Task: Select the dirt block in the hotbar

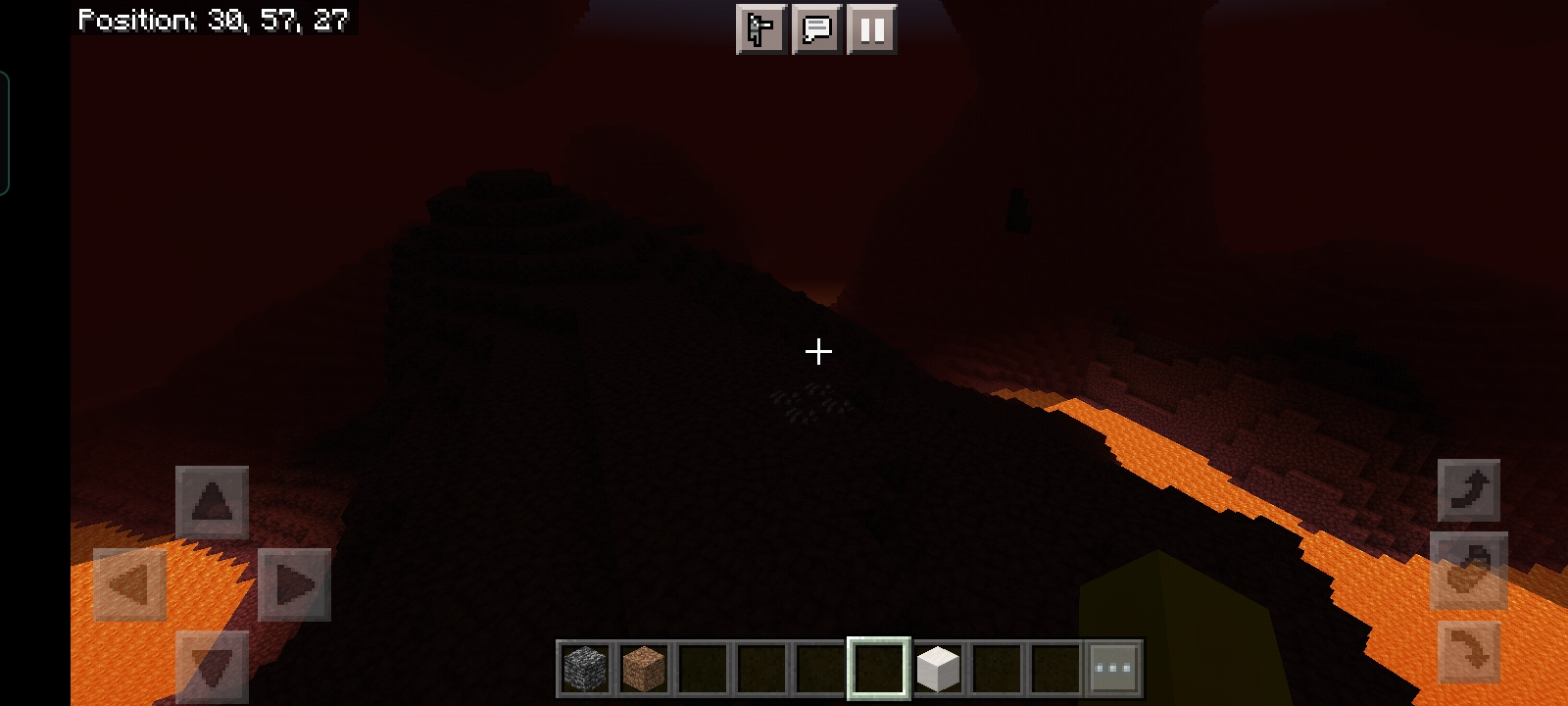Action: [642, 668]
